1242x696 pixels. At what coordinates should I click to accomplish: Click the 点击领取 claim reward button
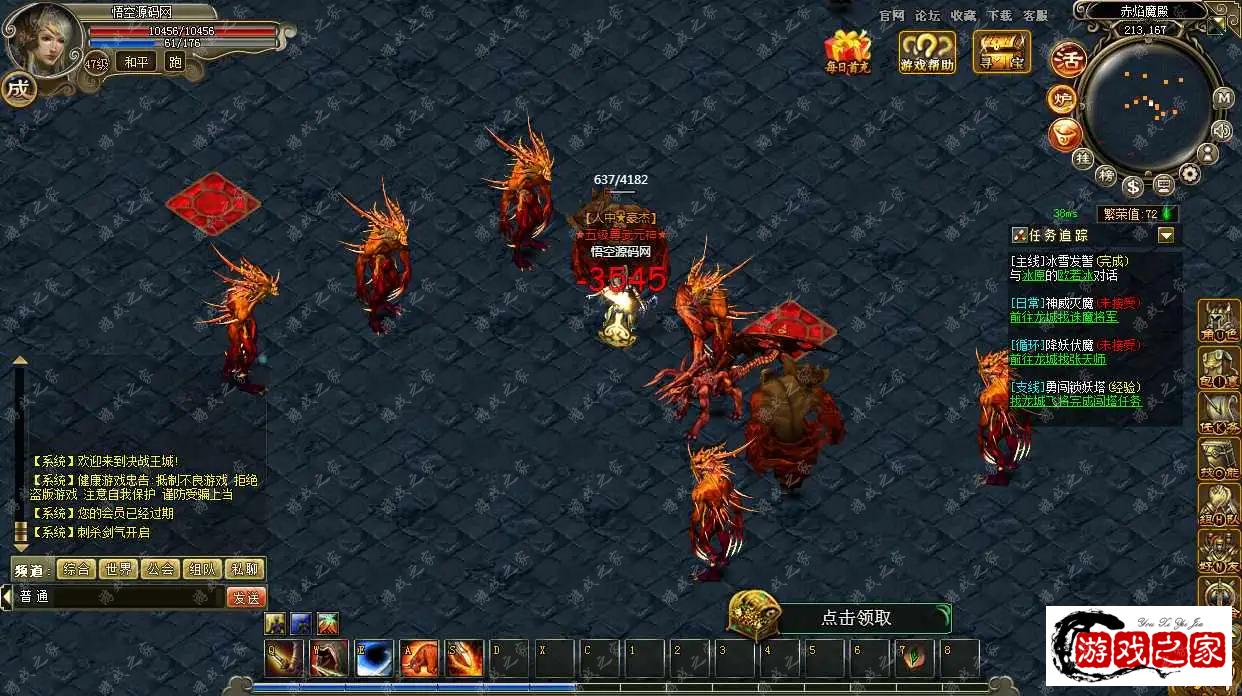click(855, 618)
